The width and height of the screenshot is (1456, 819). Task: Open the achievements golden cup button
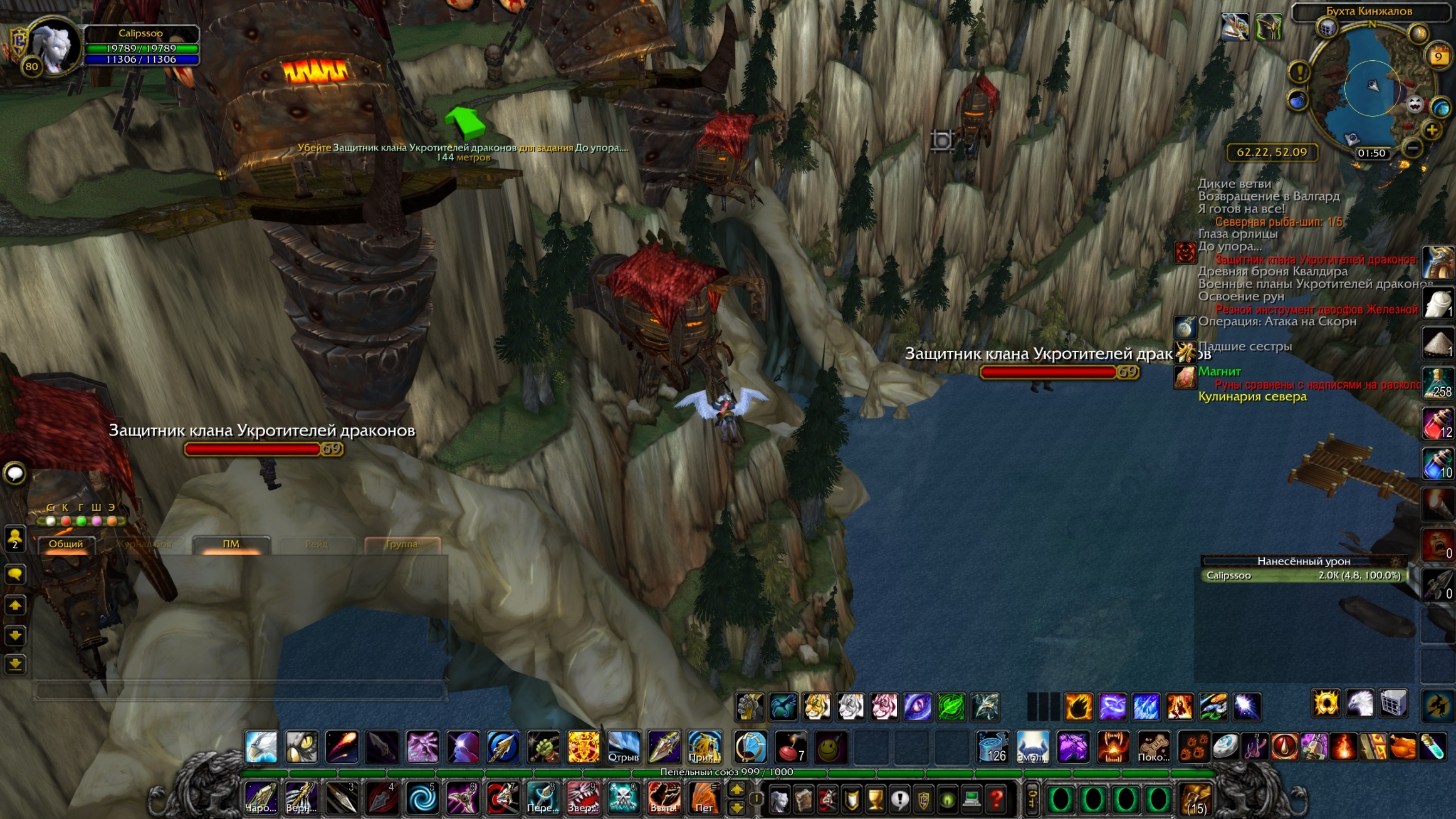click(875, 799)
